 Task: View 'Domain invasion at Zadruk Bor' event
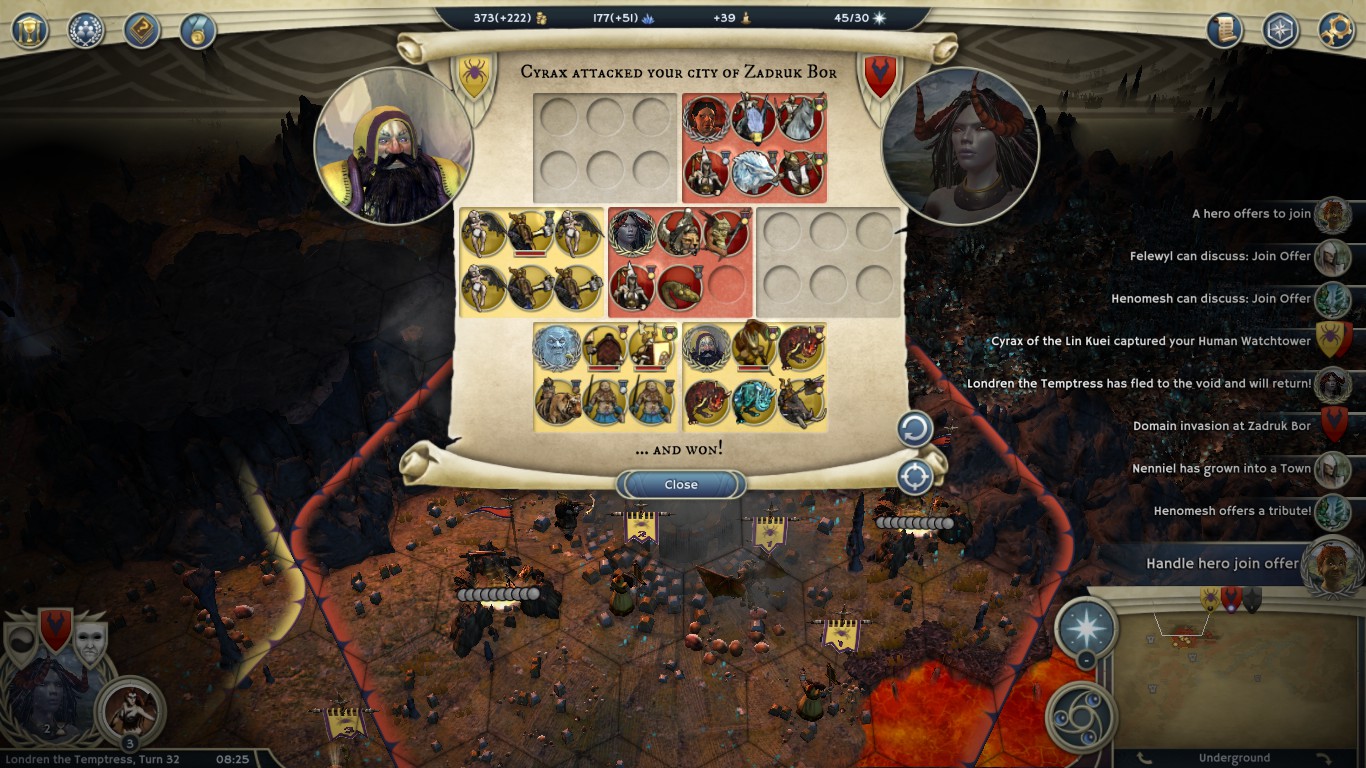(x=1221, y=426)
